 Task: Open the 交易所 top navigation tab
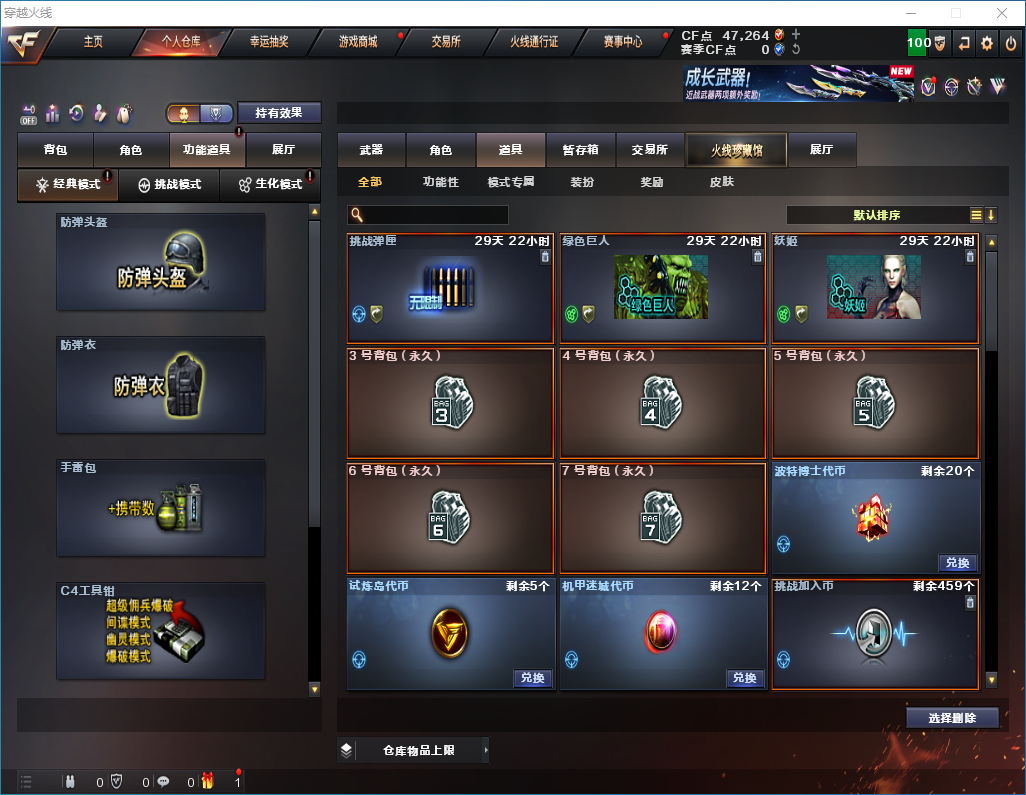[446, 42]
